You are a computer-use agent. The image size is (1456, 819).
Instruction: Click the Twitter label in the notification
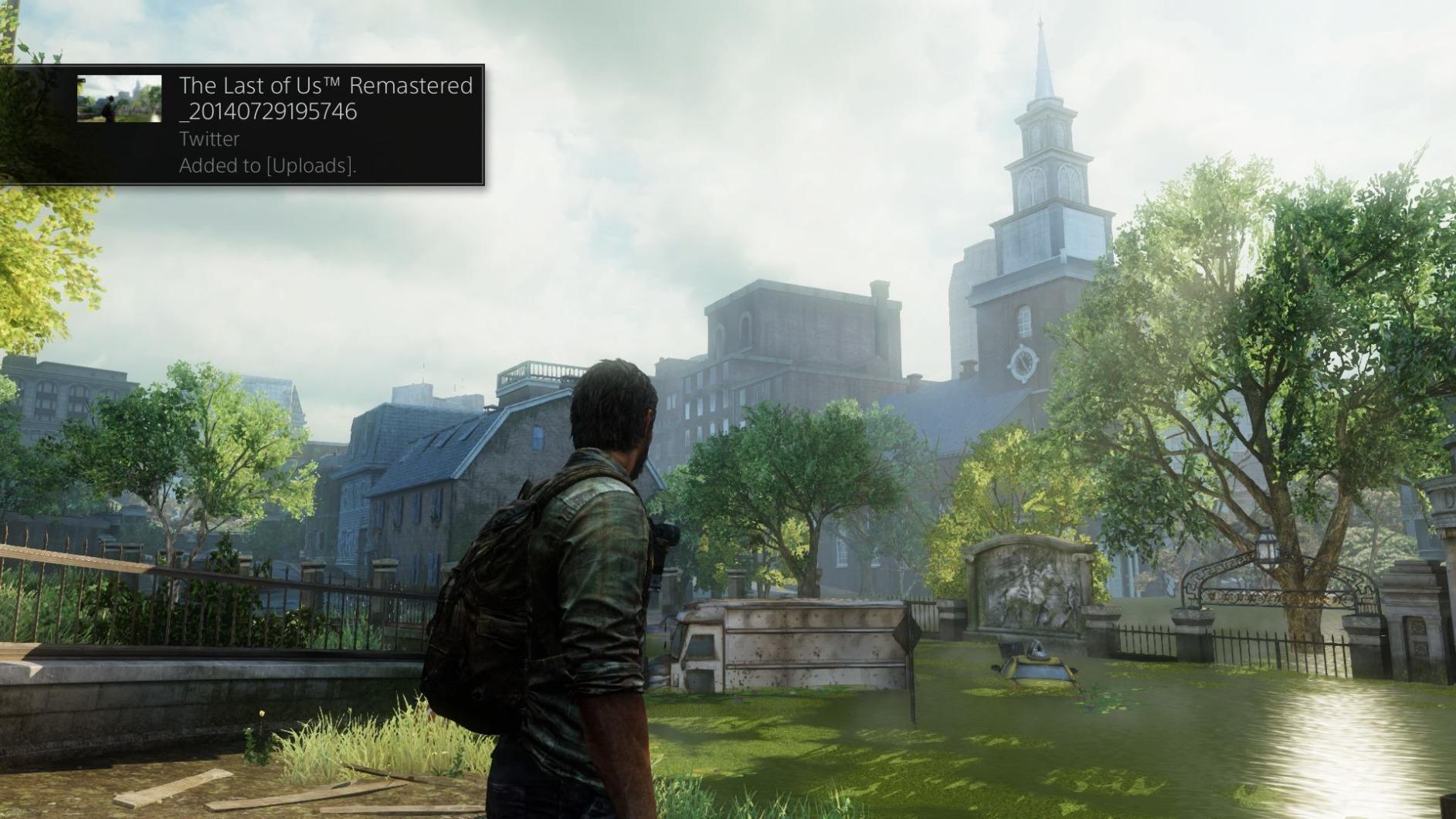pos(208,139)
